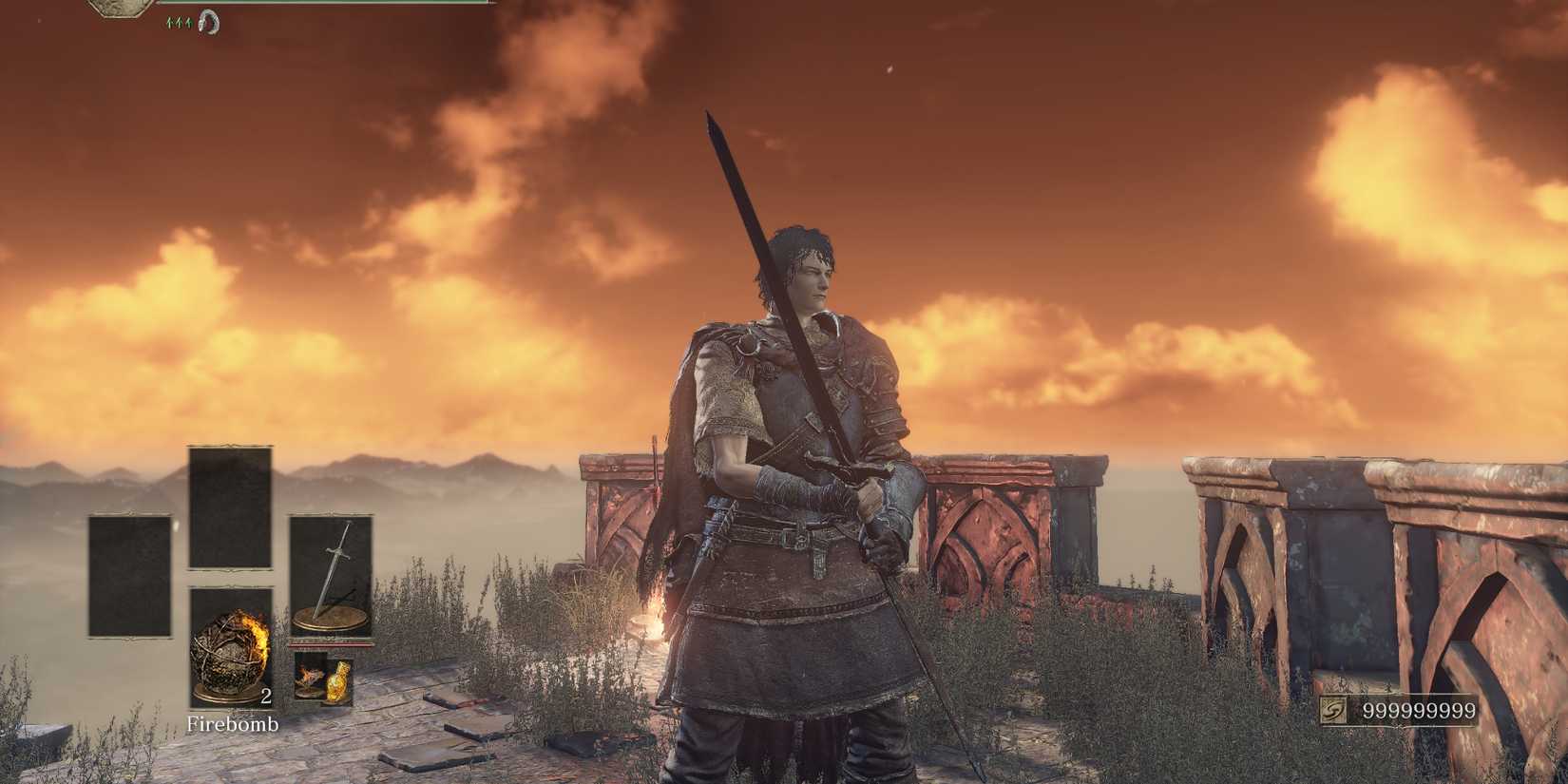Click the character portrait medallion
The image size is (1568, 784).
pyautogui.click(x=116, y=8)
